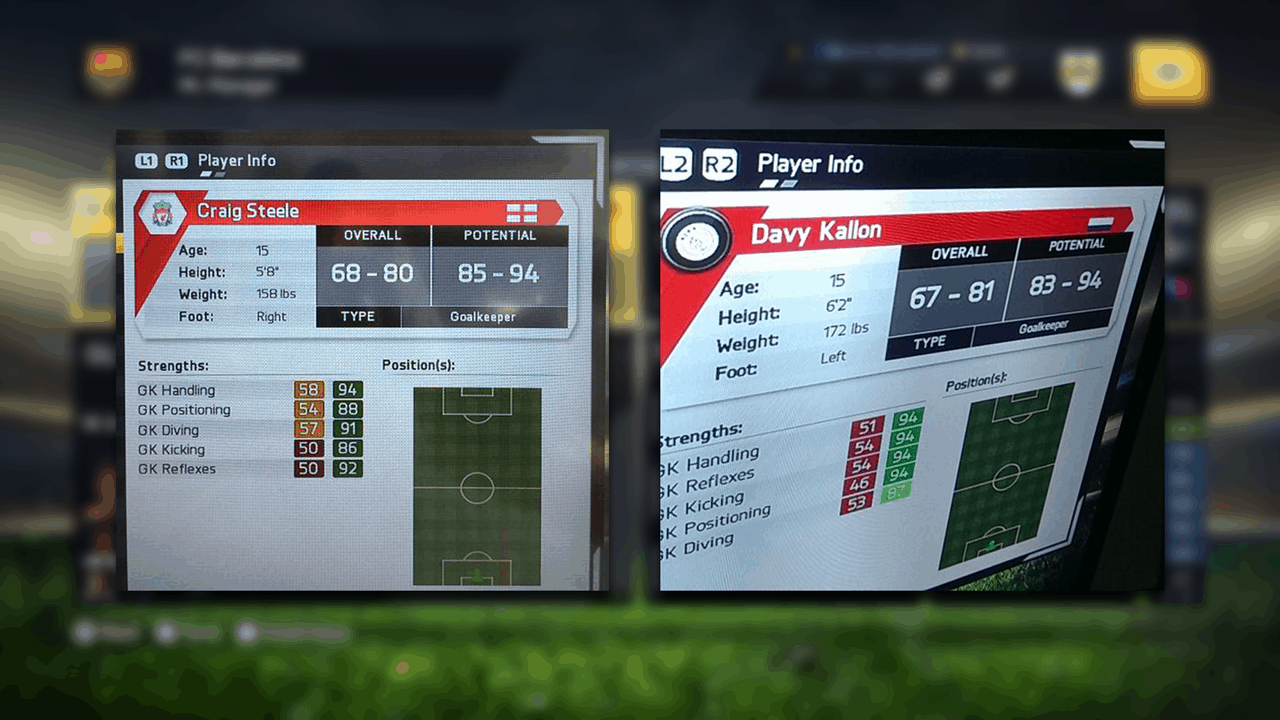The width and height of the screenshot is (1280, 720).
Task: Click Davy Kallon's position pitch diagram
Action: (1005, 477)
